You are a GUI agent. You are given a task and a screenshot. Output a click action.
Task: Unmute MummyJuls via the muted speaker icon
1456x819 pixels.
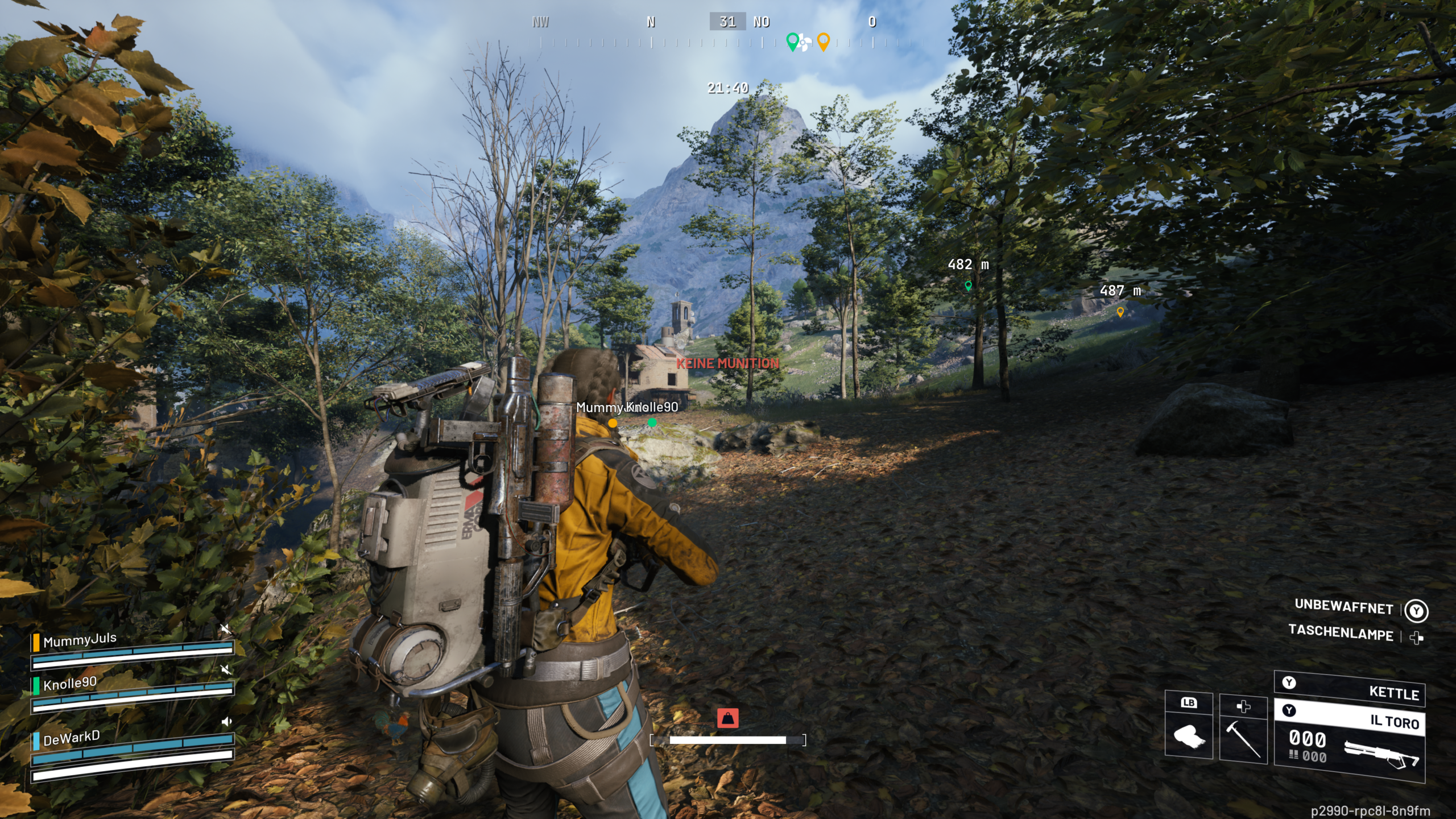point(226,629)
